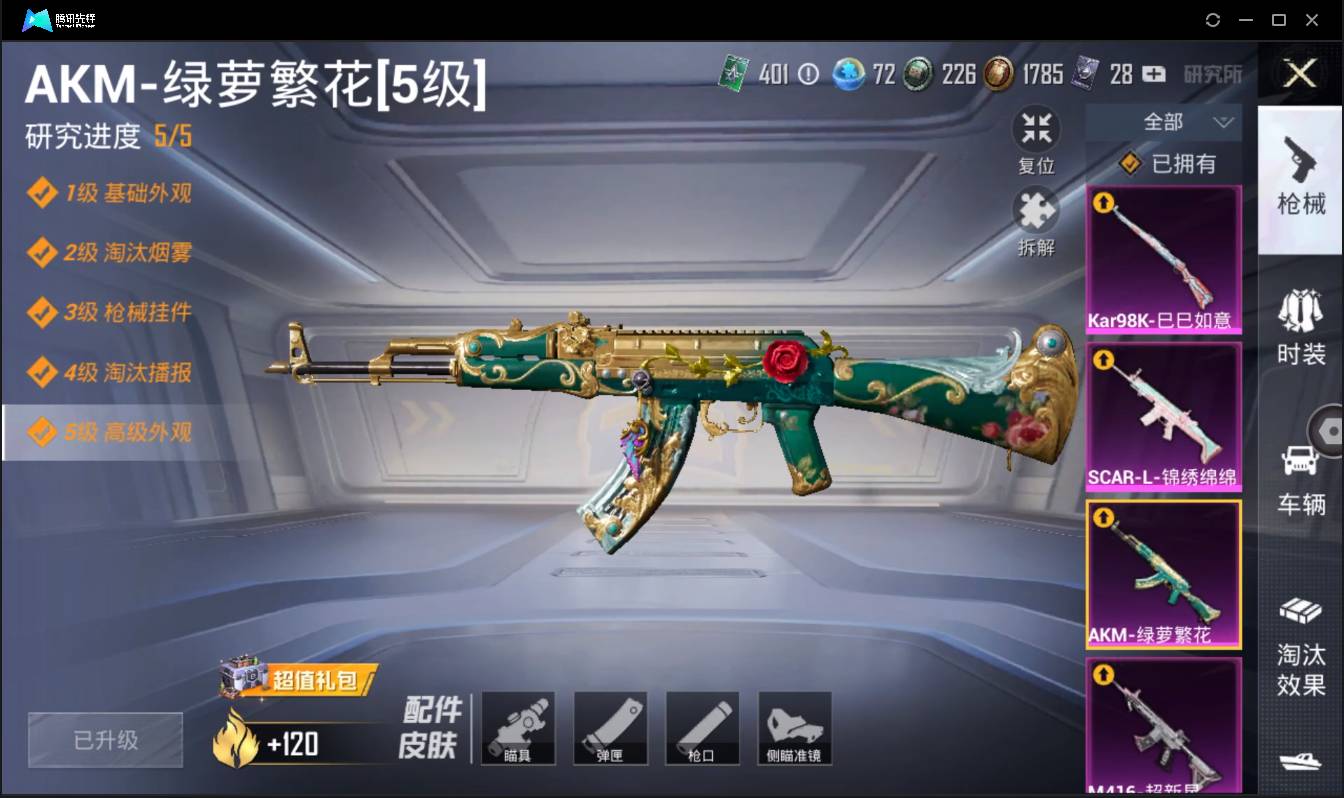The height and width of the screenshot is (798, 1344).
Task: Expand the 全部 filter dropdown
Action: pos(1164,122)
